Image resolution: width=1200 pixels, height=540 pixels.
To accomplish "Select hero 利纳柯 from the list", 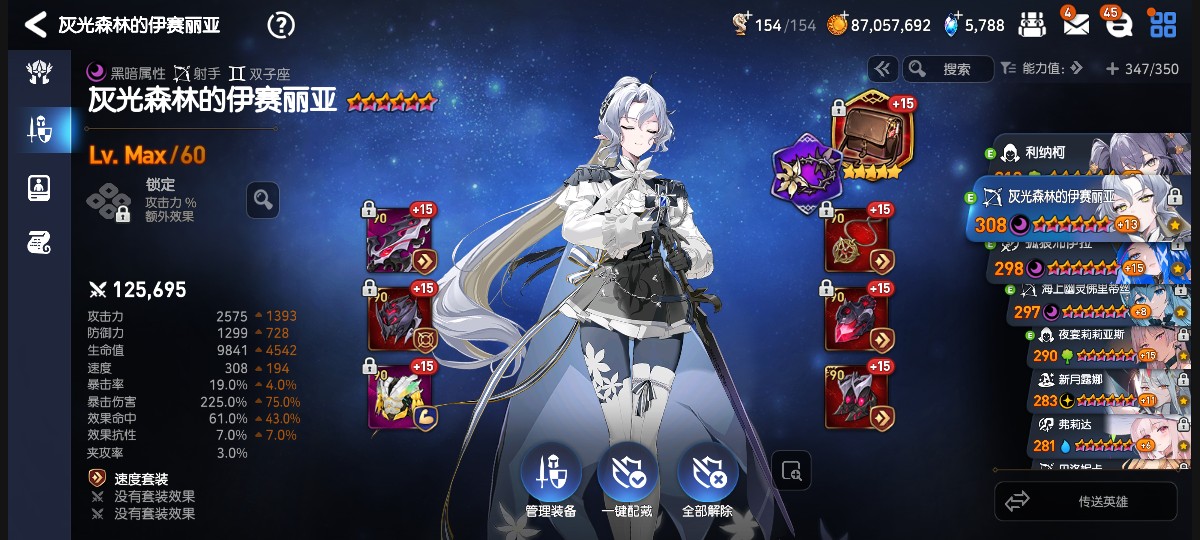I will [1080, 155].
